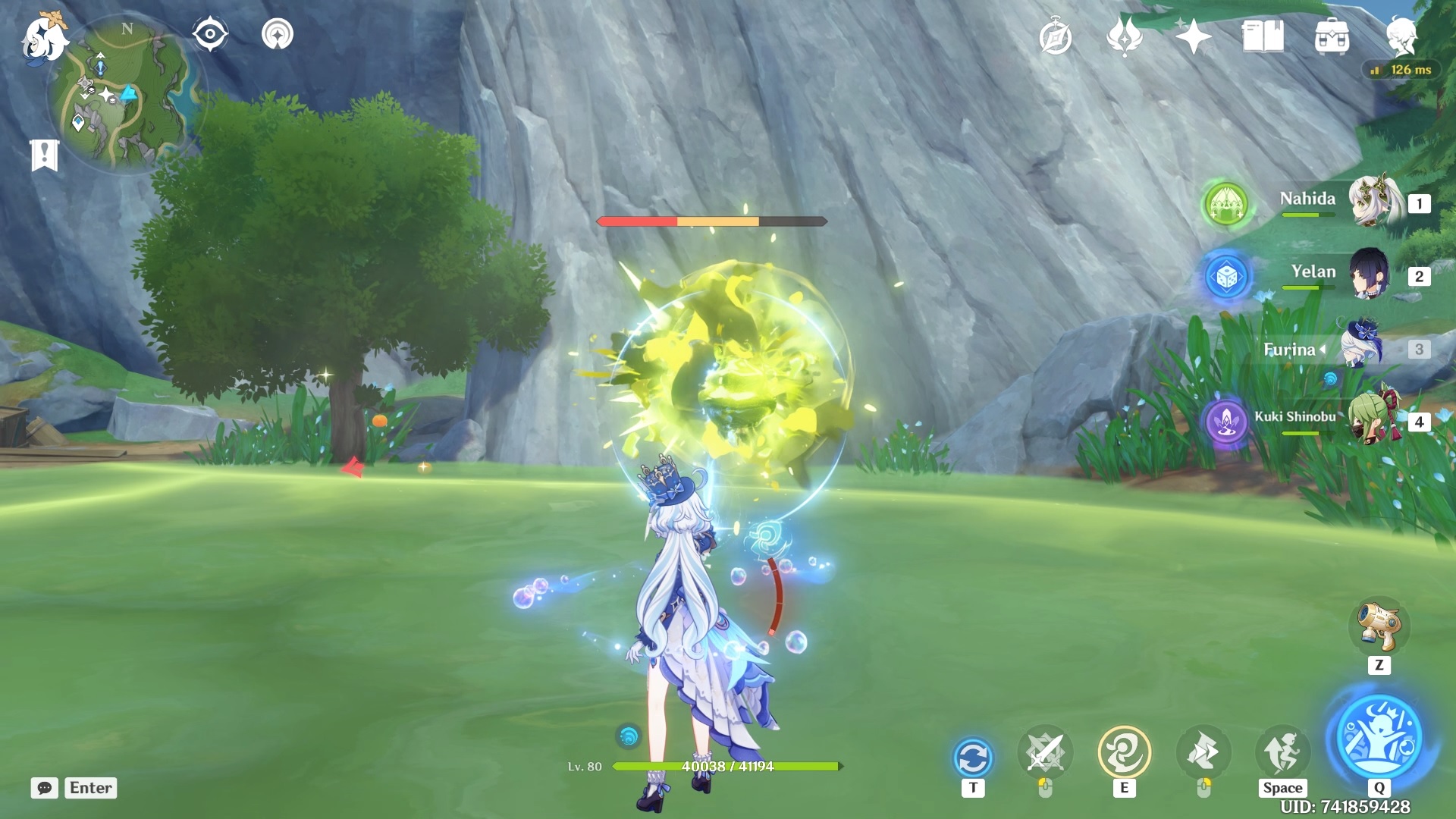Switch to Nahida in the party

point(1374,202)
